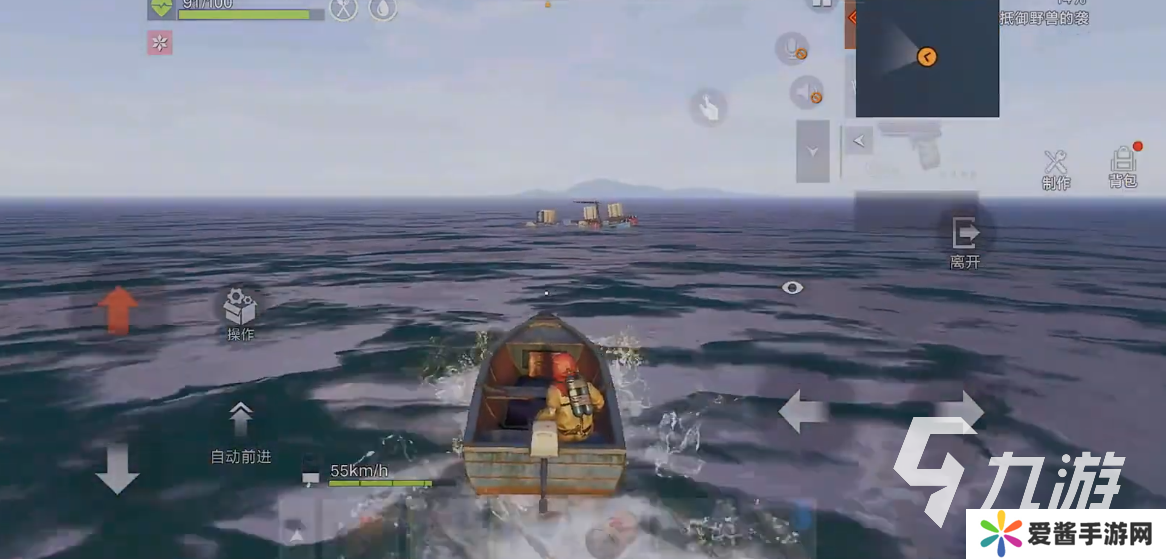Tap the pink flower status icon
This screenshot has width=1166, height=559.
pyautogui.click(x=160, y=42)
